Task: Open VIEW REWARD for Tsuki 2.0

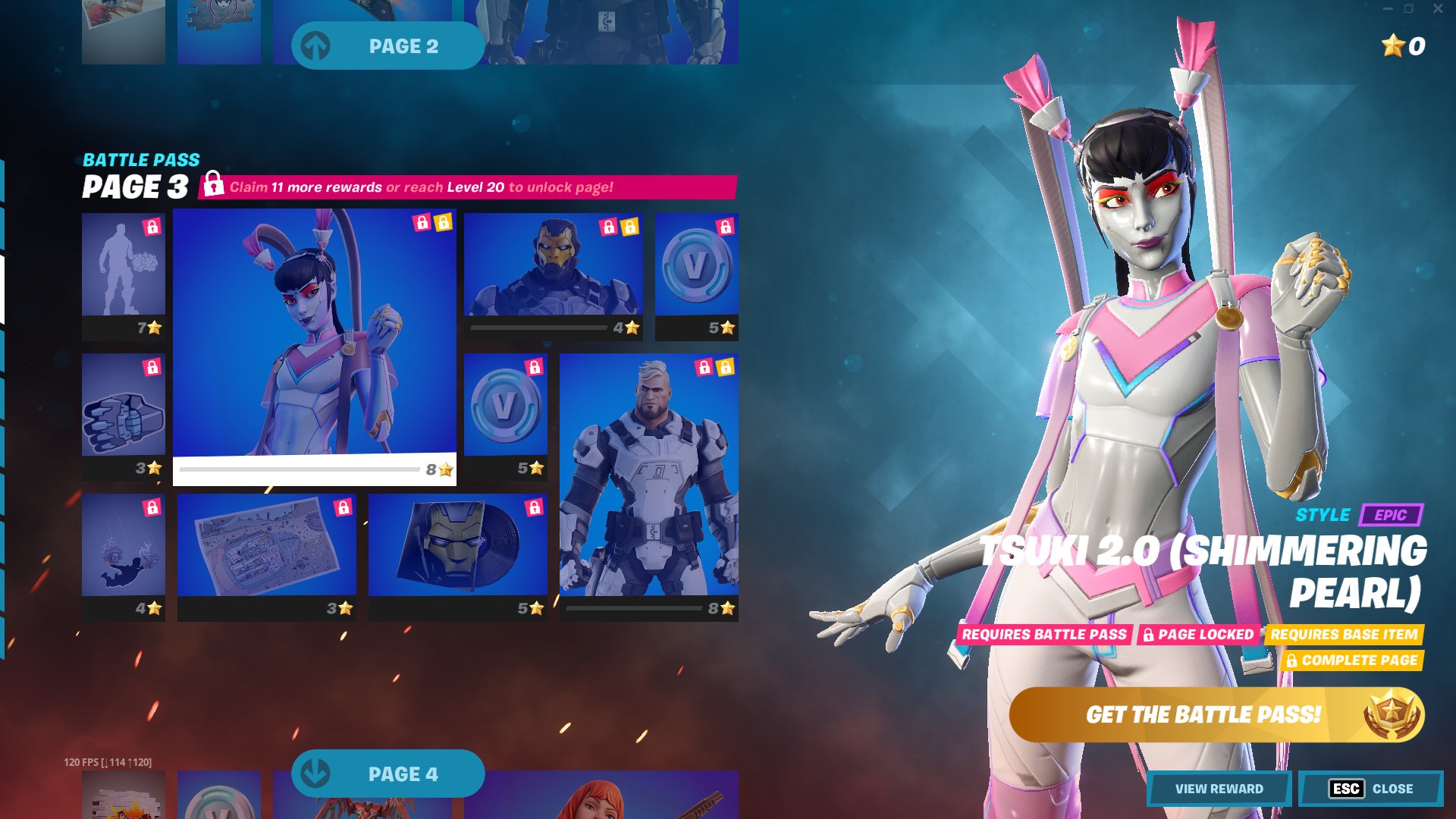Action: pos(1220,789)
